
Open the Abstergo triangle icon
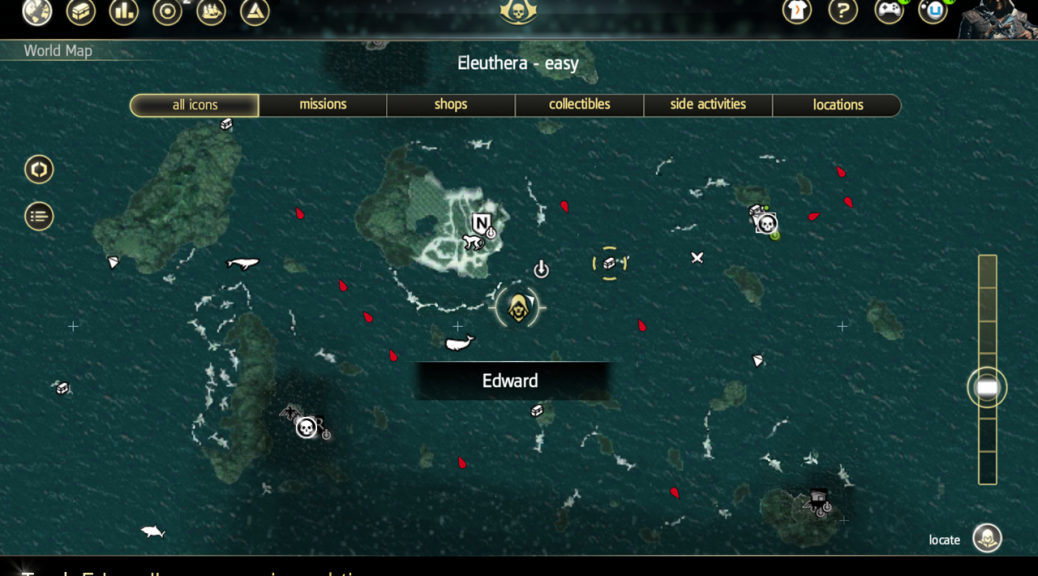[255, 11]
